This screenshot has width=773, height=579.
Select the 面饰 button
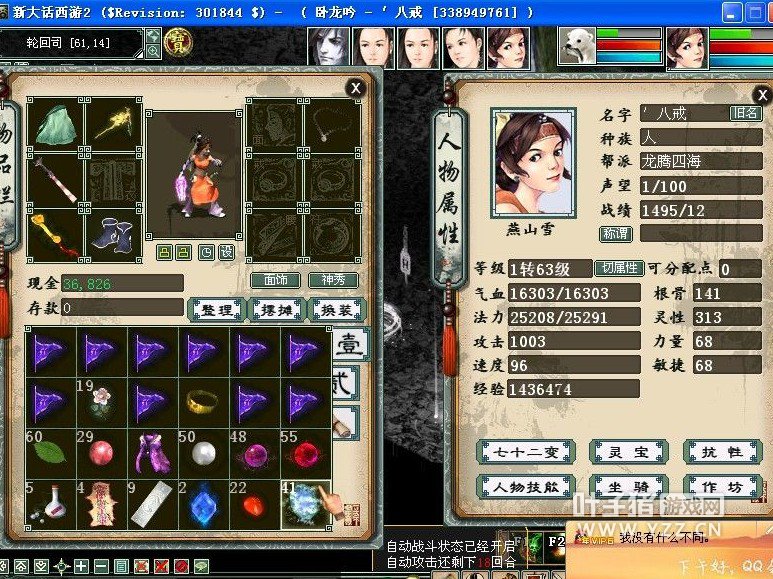275,281
